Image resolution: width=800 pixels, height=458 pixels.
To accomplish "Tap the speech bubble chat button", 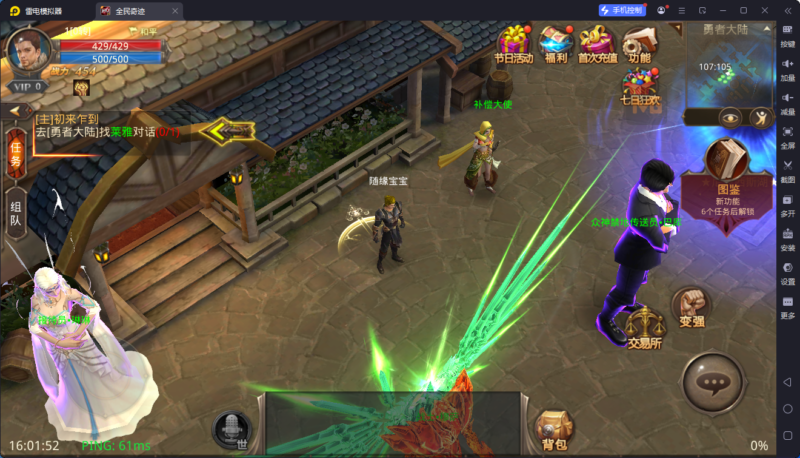I will [x=712, y=382].
